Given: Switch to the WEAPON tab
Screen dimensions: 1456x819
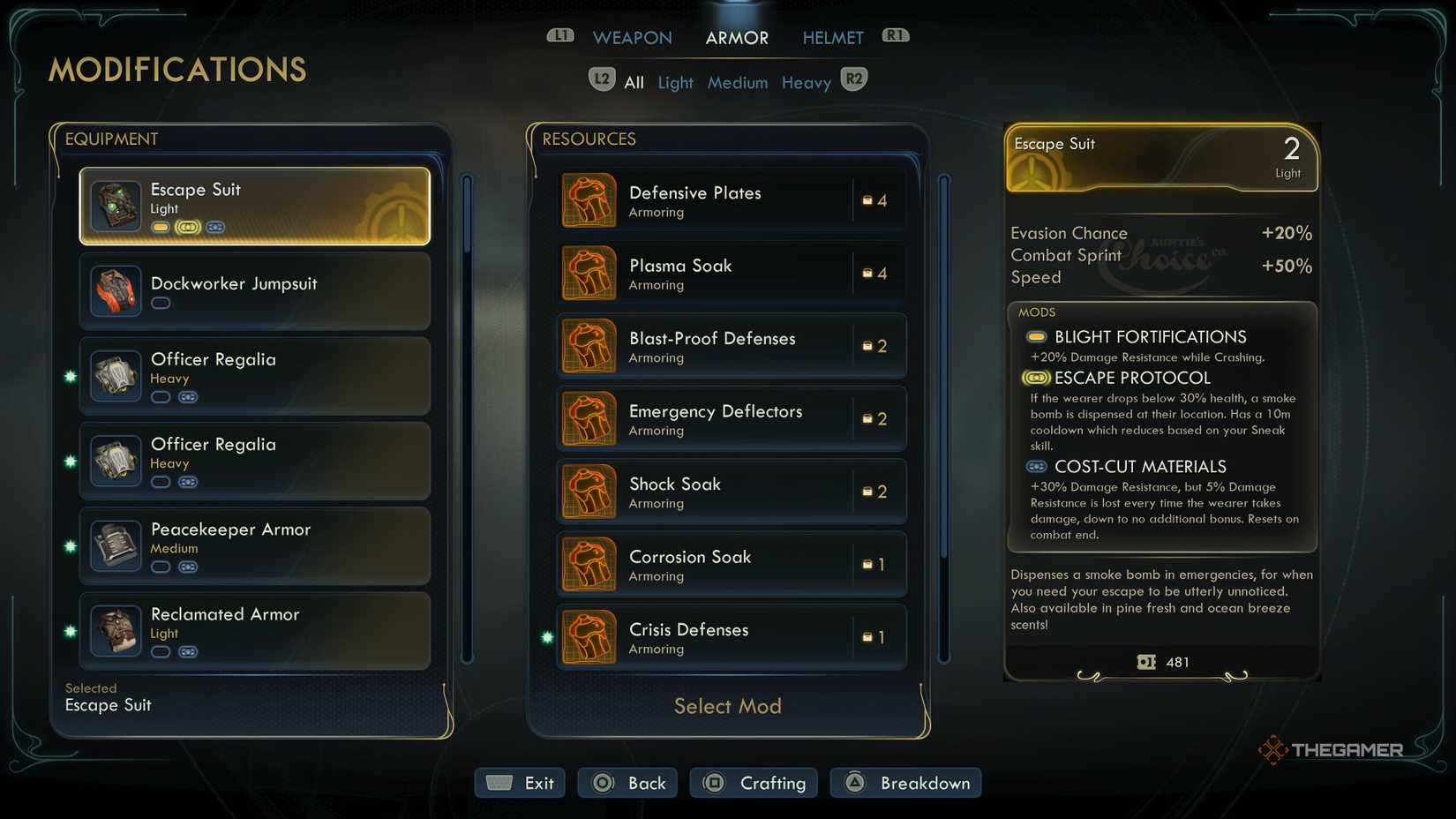Looking at the screenshot, I should 632,37.
